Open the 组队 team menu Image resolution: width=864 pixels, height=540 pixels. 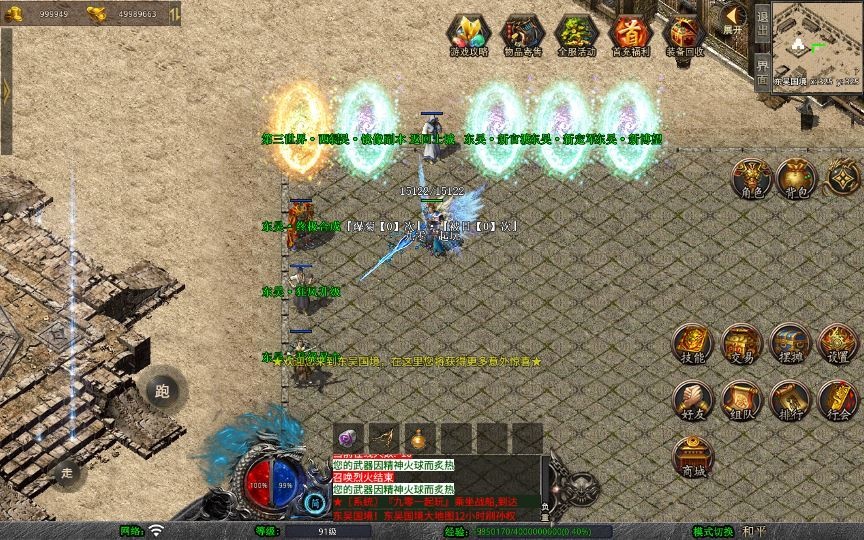coord(741,400)
